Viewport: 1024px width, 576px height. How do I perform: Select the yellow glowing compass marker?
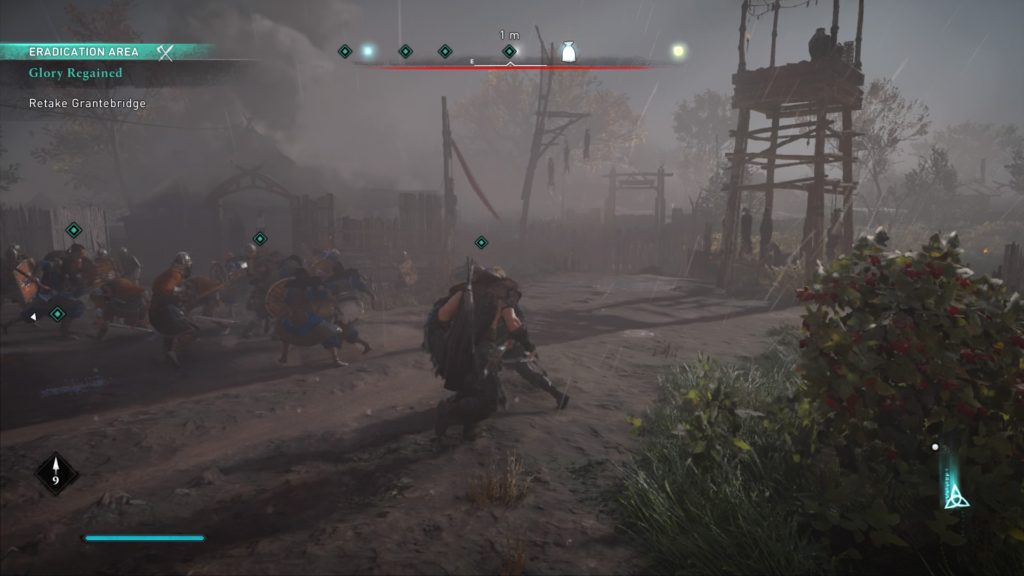pos(678,50)
